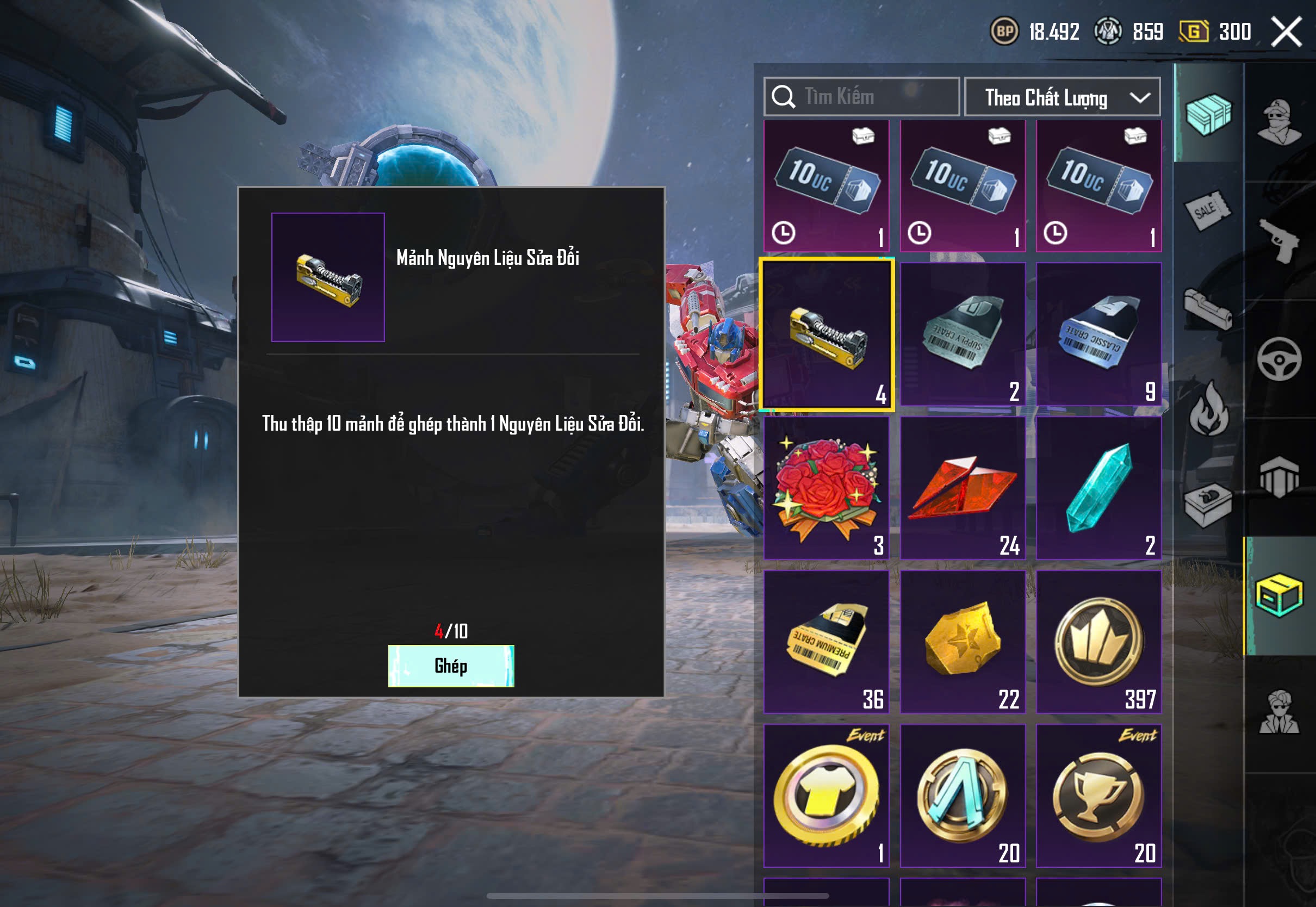Pick the teal crystal item slot
This screenshot has height=907, width=1316.
pos(1098,488)
